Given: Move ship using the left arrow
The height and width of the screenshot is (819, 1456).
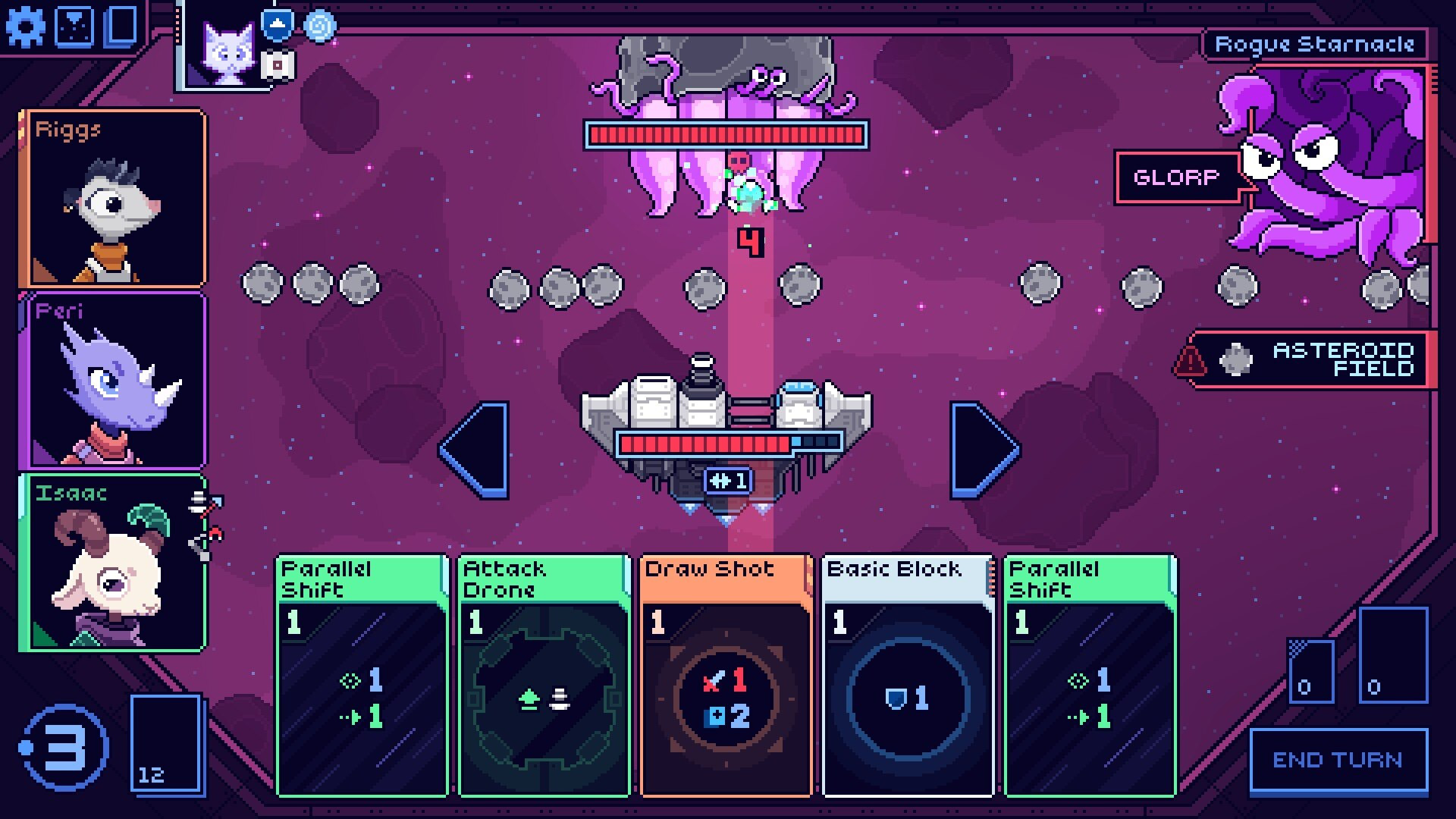Looking at the screenshot, I should [476, 450].
